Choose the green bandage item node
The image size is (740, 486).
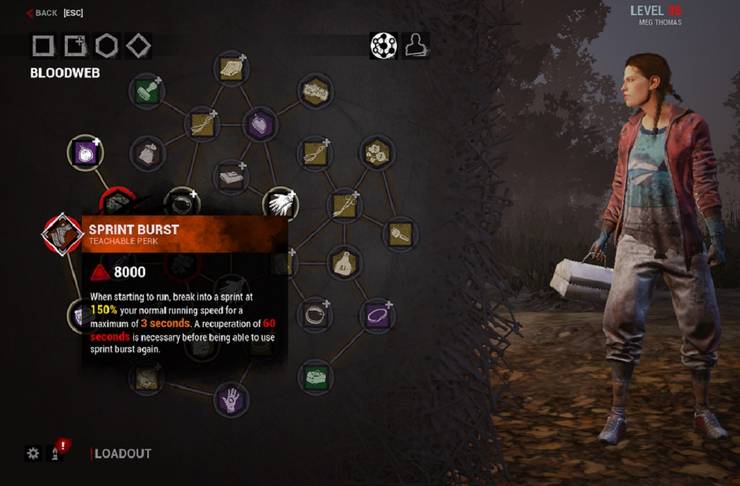coord(316,377)
